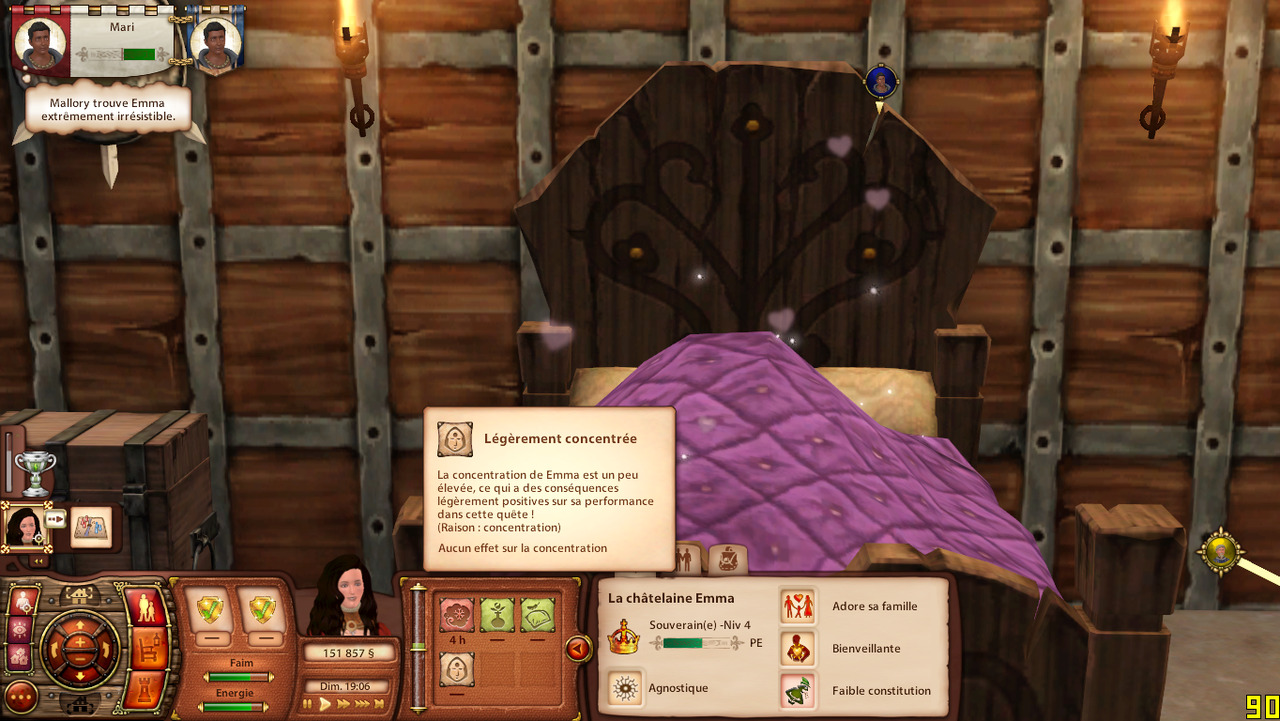Screen dimensions: 1280x721
Task: Click the green sleeping bed buff icon
Action: pyautogui.click(x=537, y=615)
